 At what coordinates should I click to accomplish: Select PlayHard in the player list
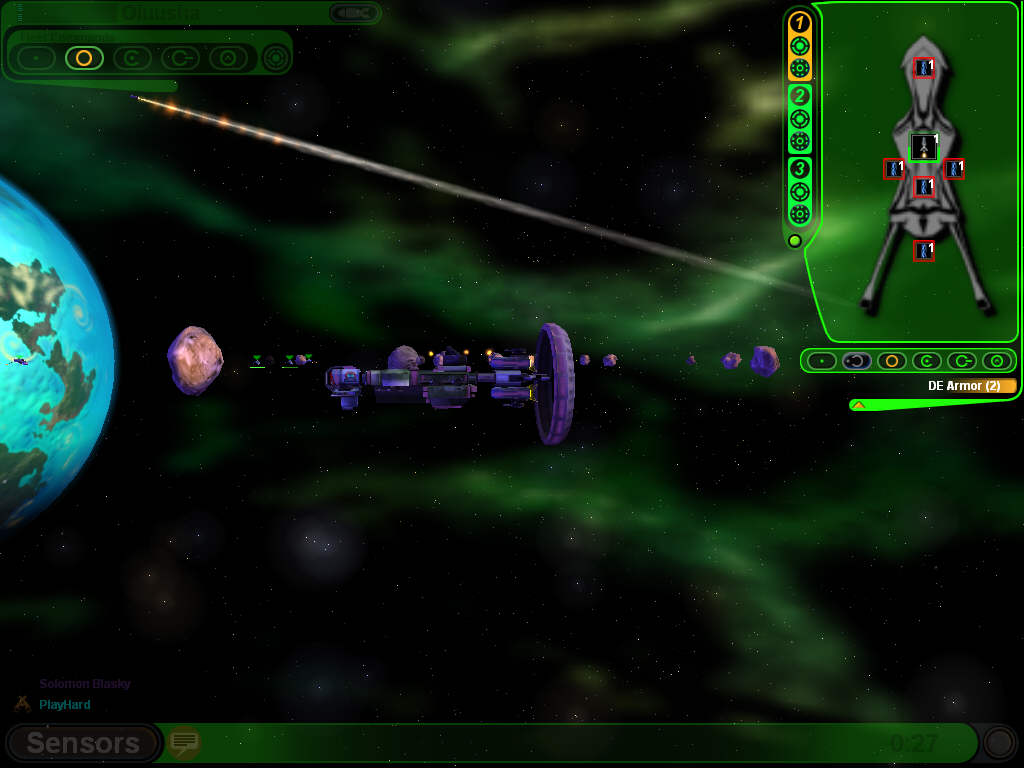pos(65,705)
